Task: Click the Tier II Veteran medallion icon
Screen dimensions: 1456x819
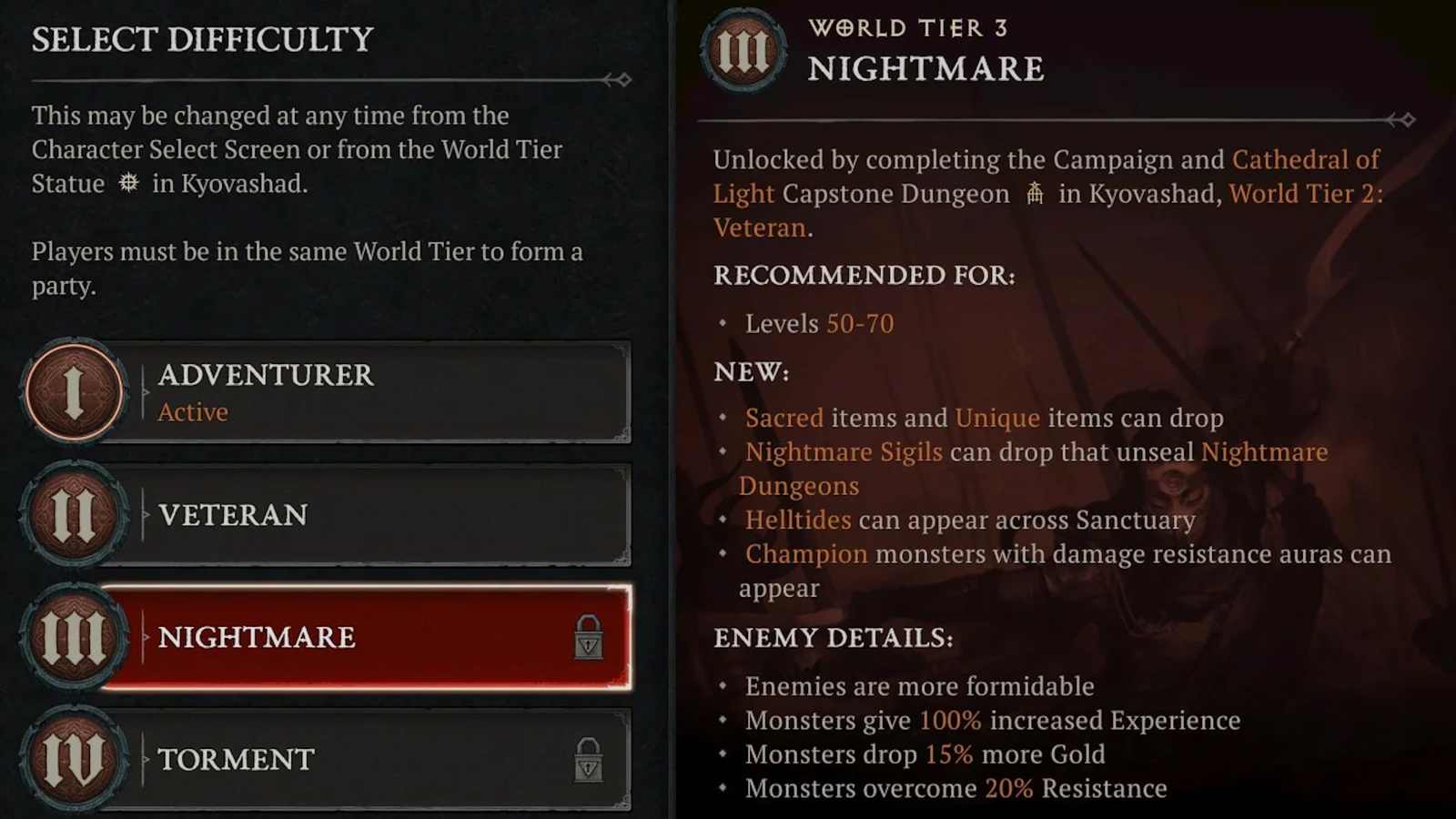Action: point(73,516)
